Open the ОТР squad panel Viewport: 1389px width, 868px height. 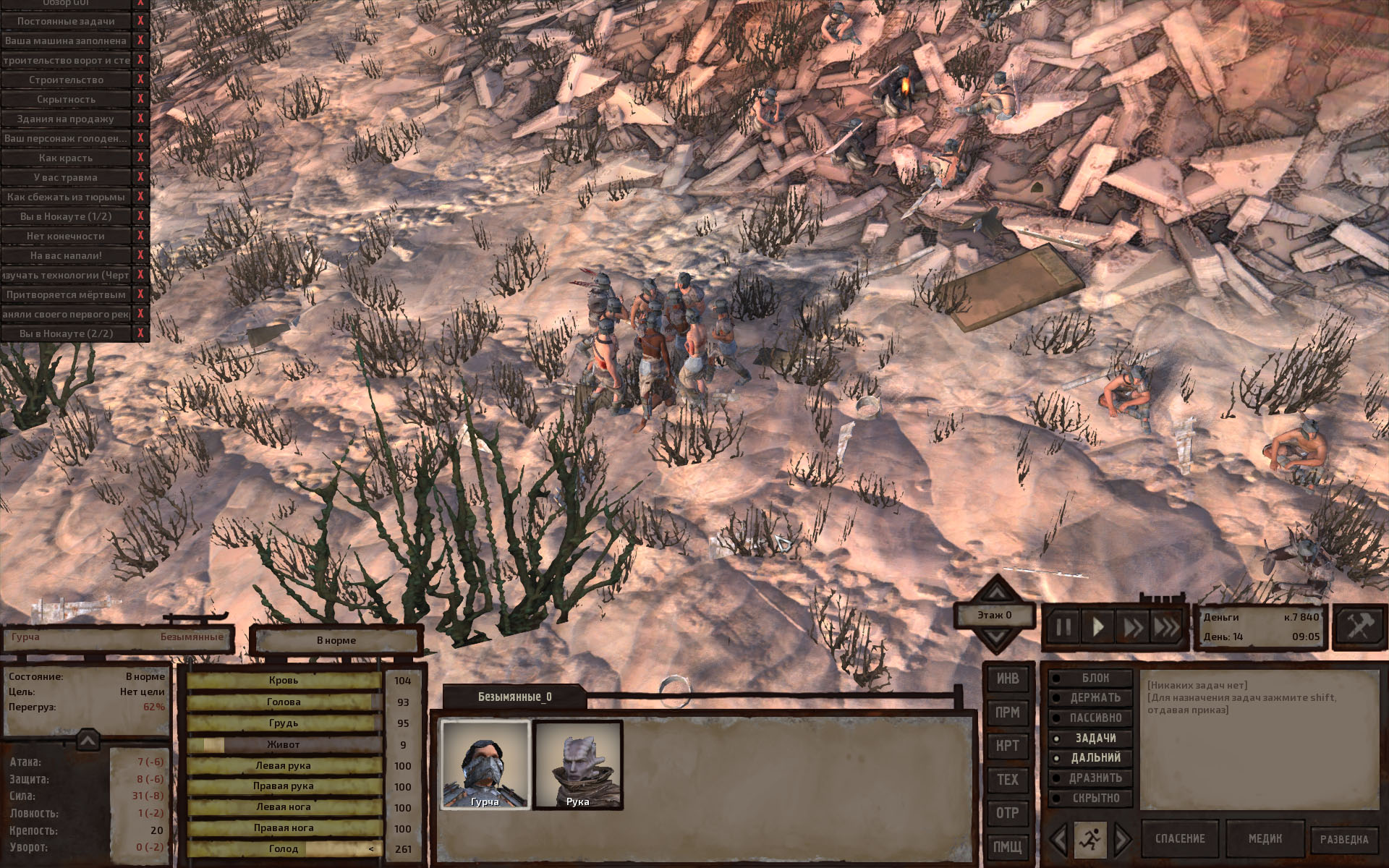point(1007,813)
